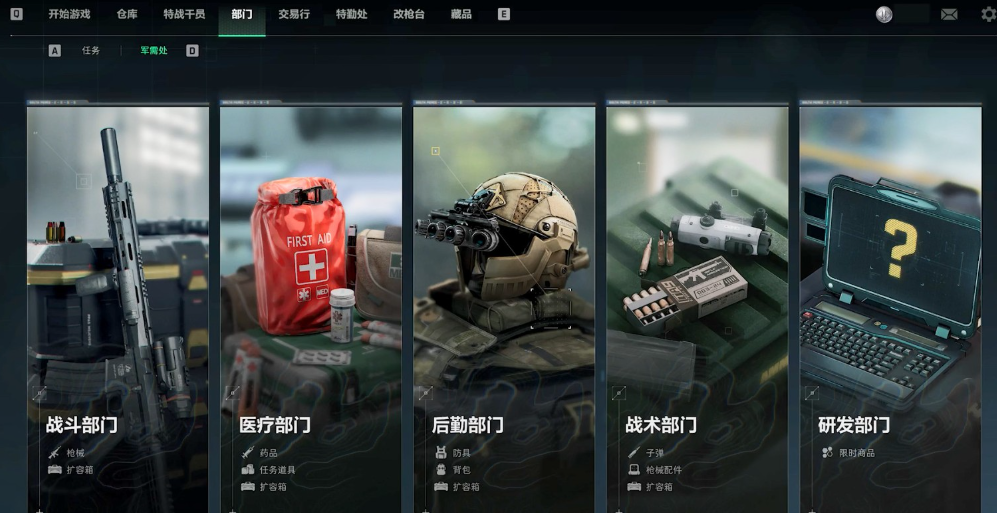
Task: Click the currency orb icon
Action: click(884, 15)
